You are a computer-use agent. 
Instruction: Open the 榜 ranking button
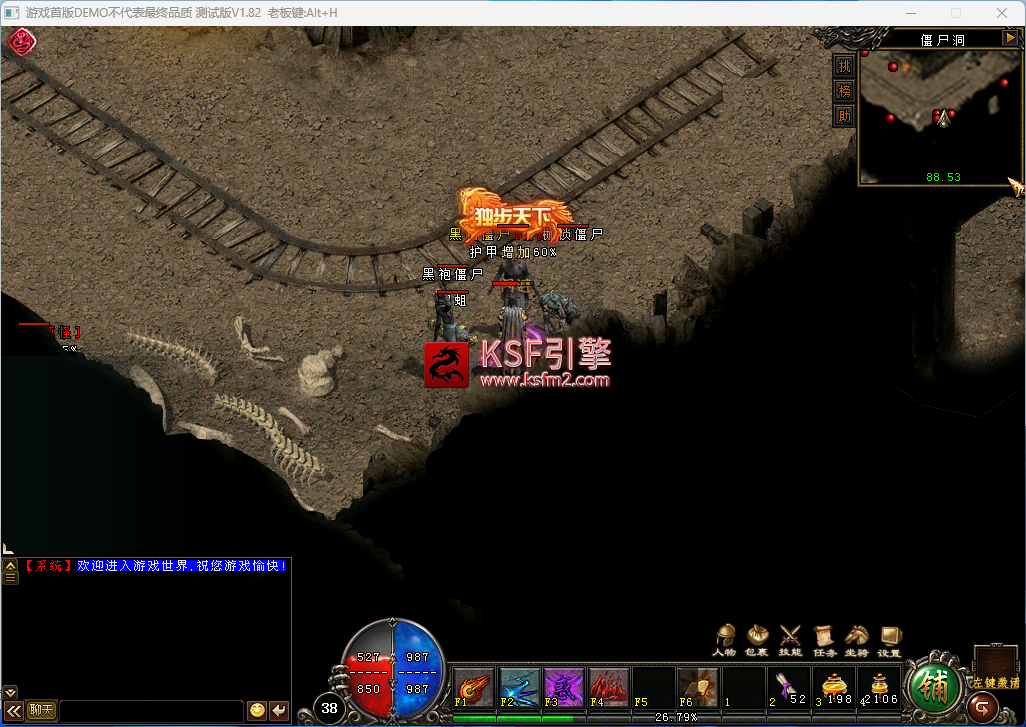point(845,91)
